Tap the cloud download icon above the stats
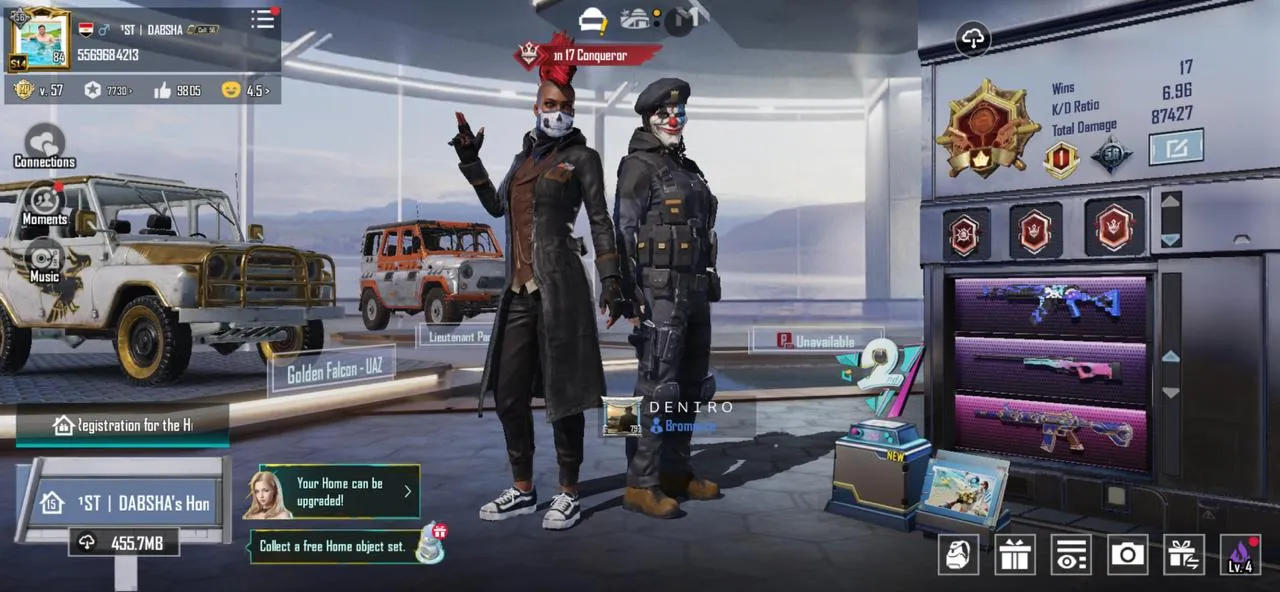Image resolution: width=1280 pixels, height=592 pixels. click(973, 38)
